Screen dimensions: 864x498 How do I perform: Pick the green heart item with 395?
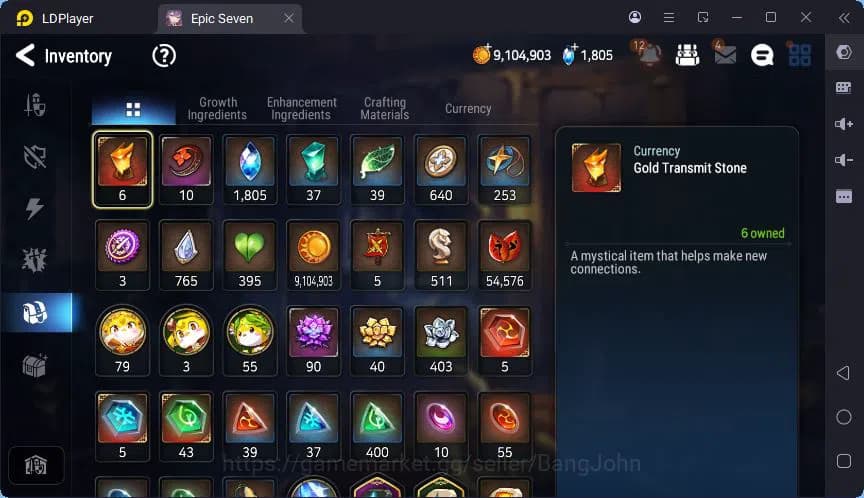pyautogui.click(x=250, y=252)
